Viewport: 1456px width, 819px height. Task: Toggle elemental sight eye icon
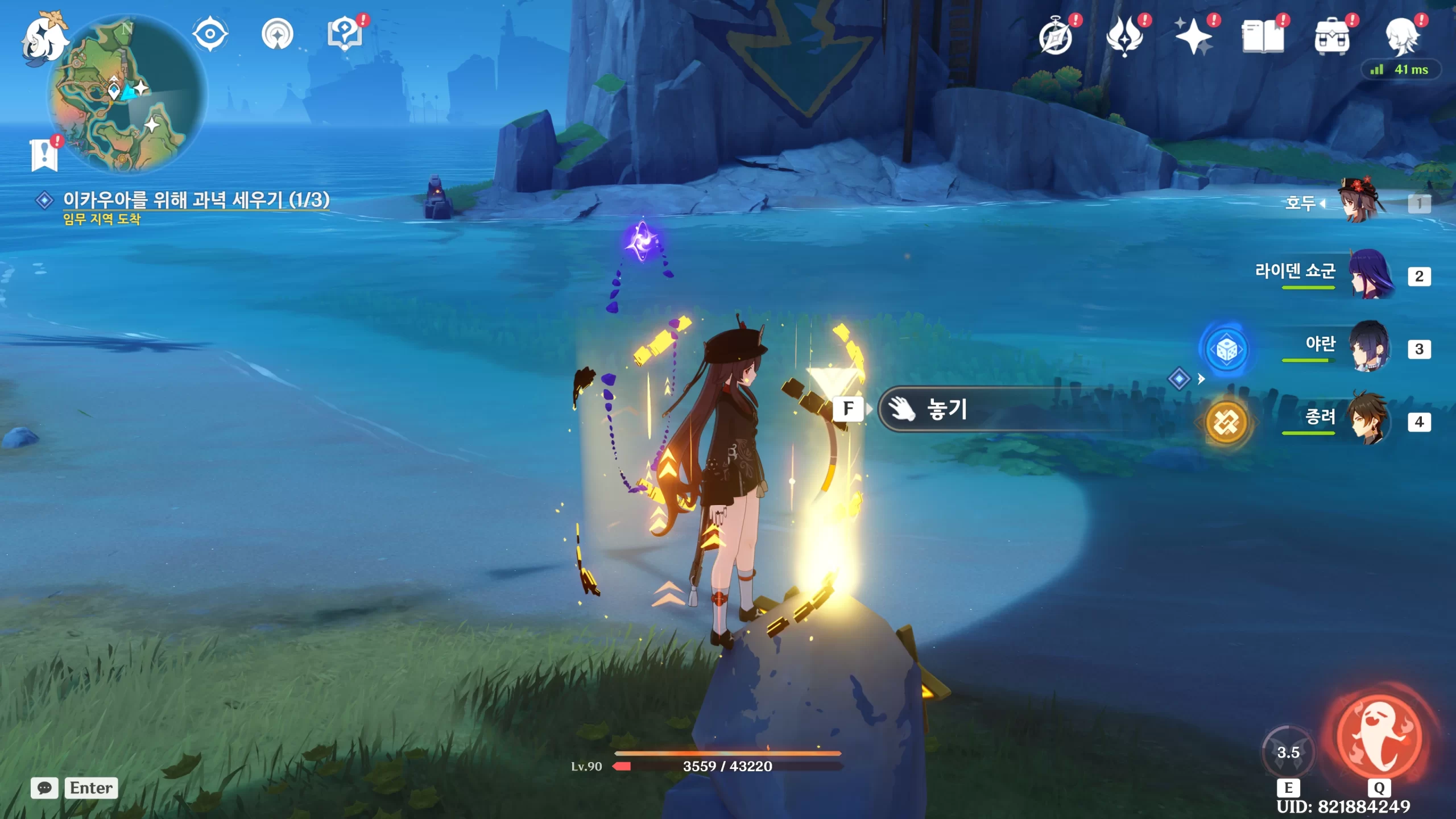pyautogui.click(x=210, y=34)
